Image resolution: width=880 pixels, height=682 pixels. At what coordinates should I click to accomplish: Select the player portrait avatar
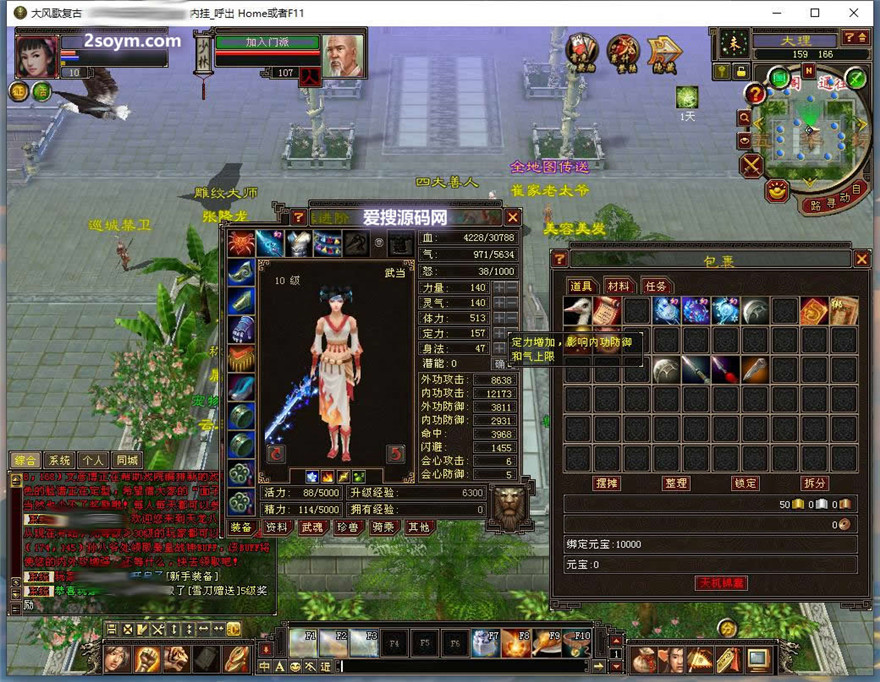36,55
